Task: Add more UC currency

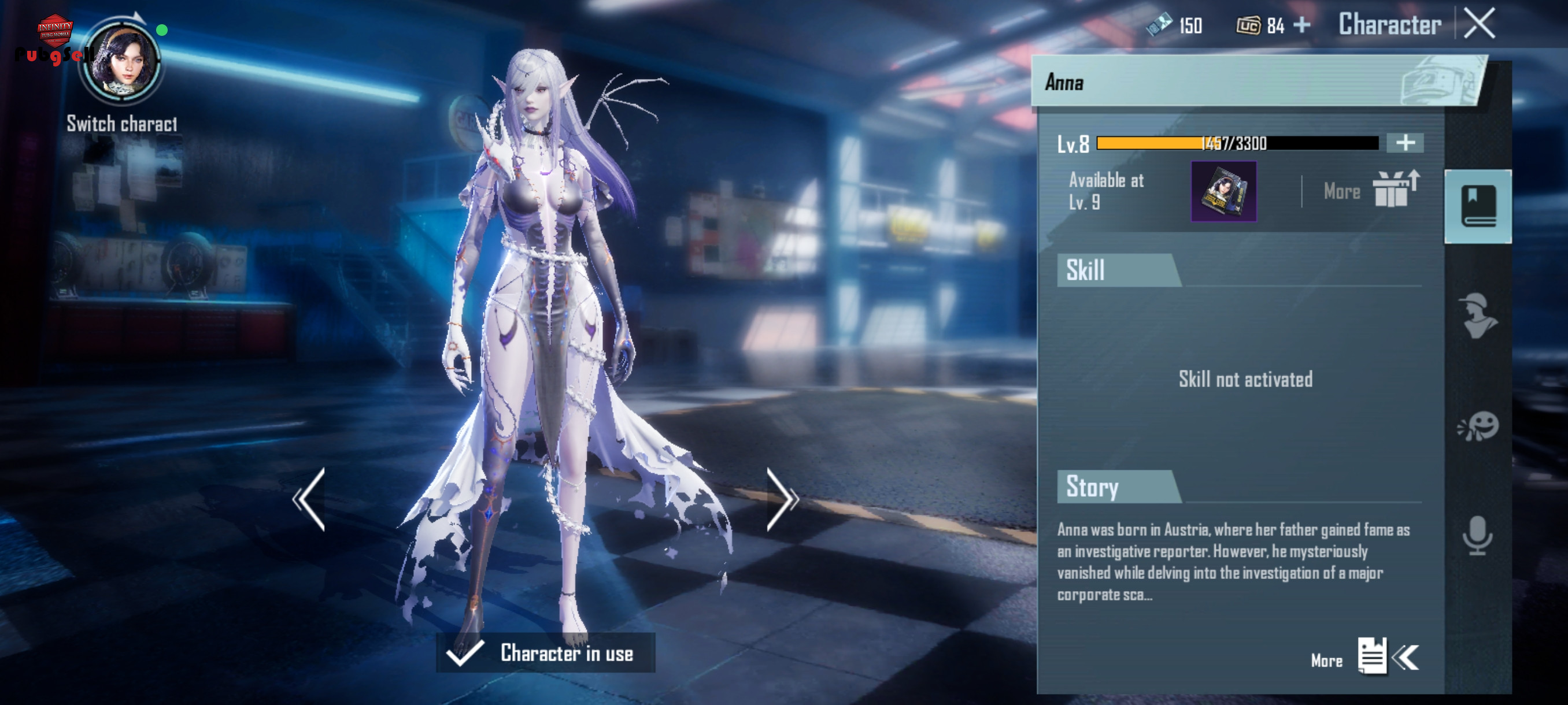Action: [1301, 25]
